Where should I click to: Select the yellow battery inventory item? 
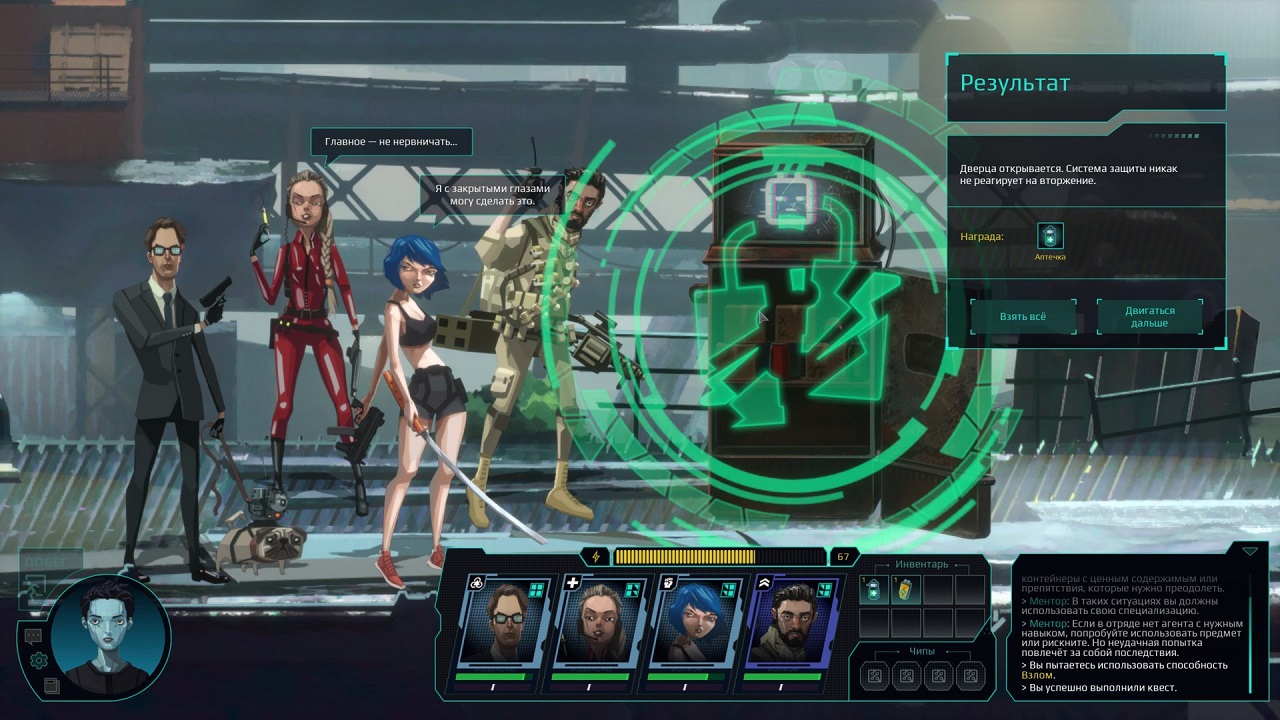905,590
